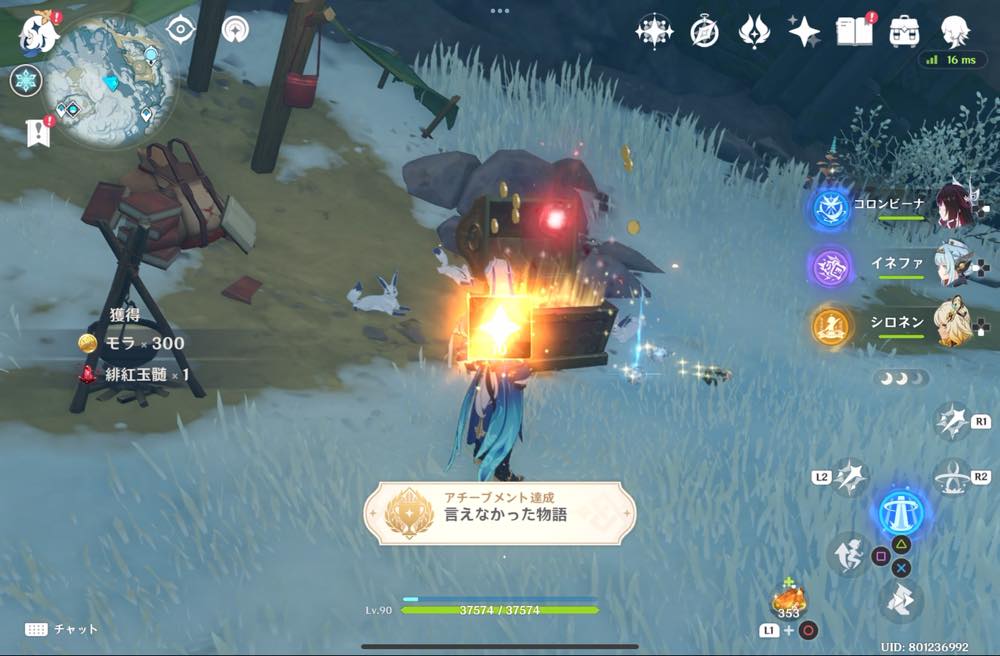Switch to party member イネファ

click(955, 266)
